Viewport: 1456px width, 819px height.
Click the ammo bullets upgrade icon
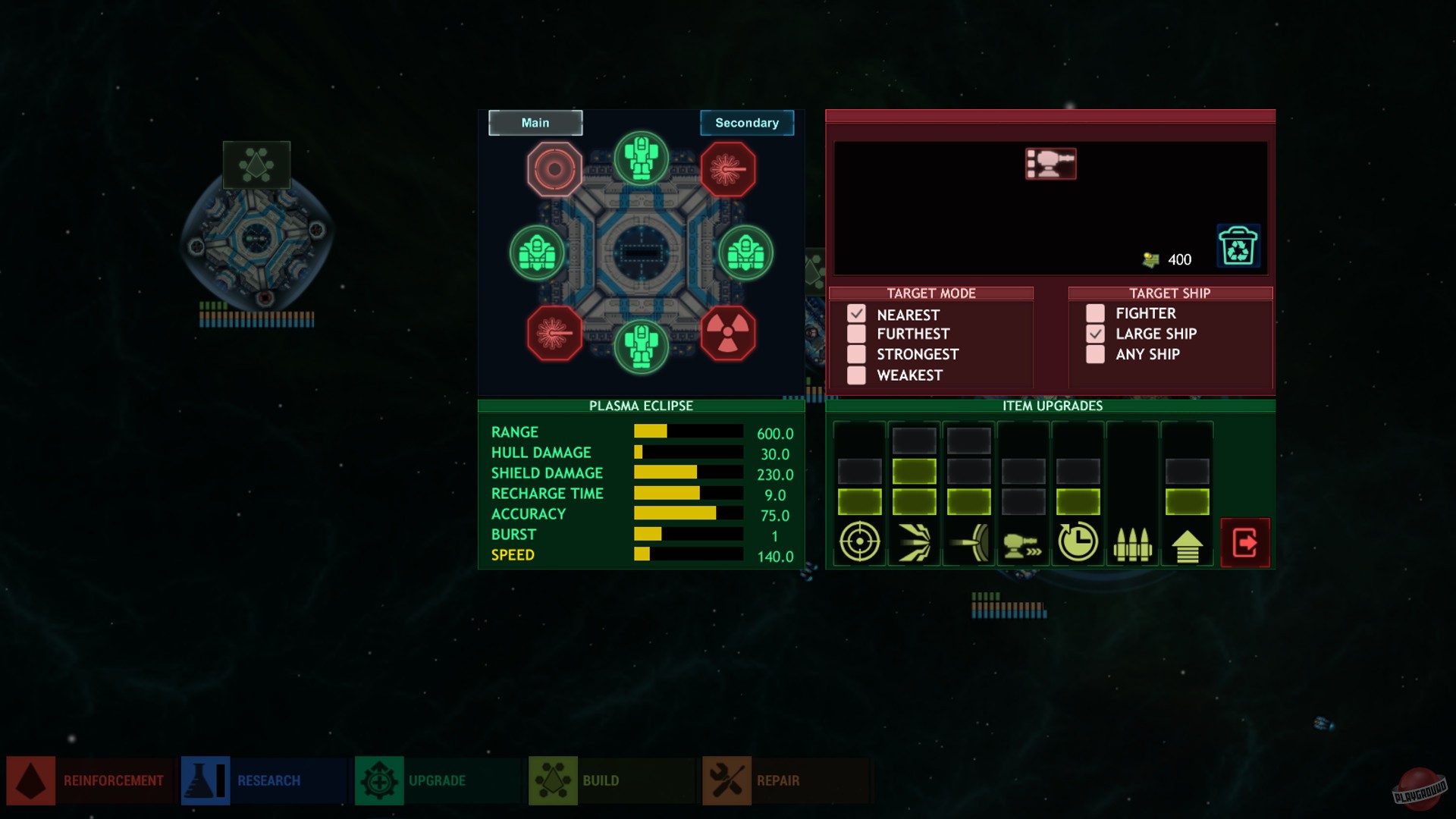[x=1134, y=542]
